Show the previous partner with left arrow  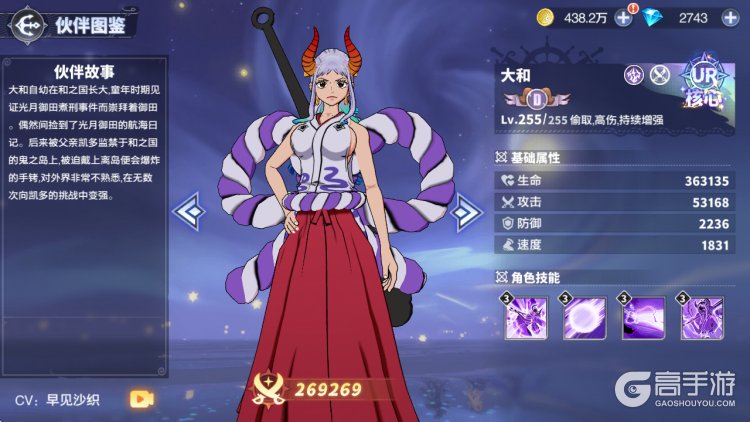coord(190,210)
